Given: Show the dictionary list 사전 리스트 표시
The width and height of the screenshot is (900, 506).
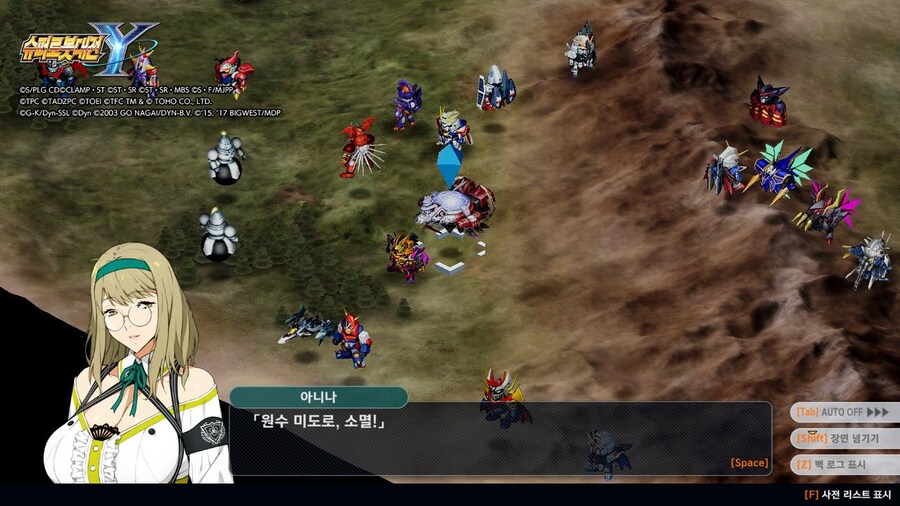Looking at the screenshot, I should coord(848,494).
